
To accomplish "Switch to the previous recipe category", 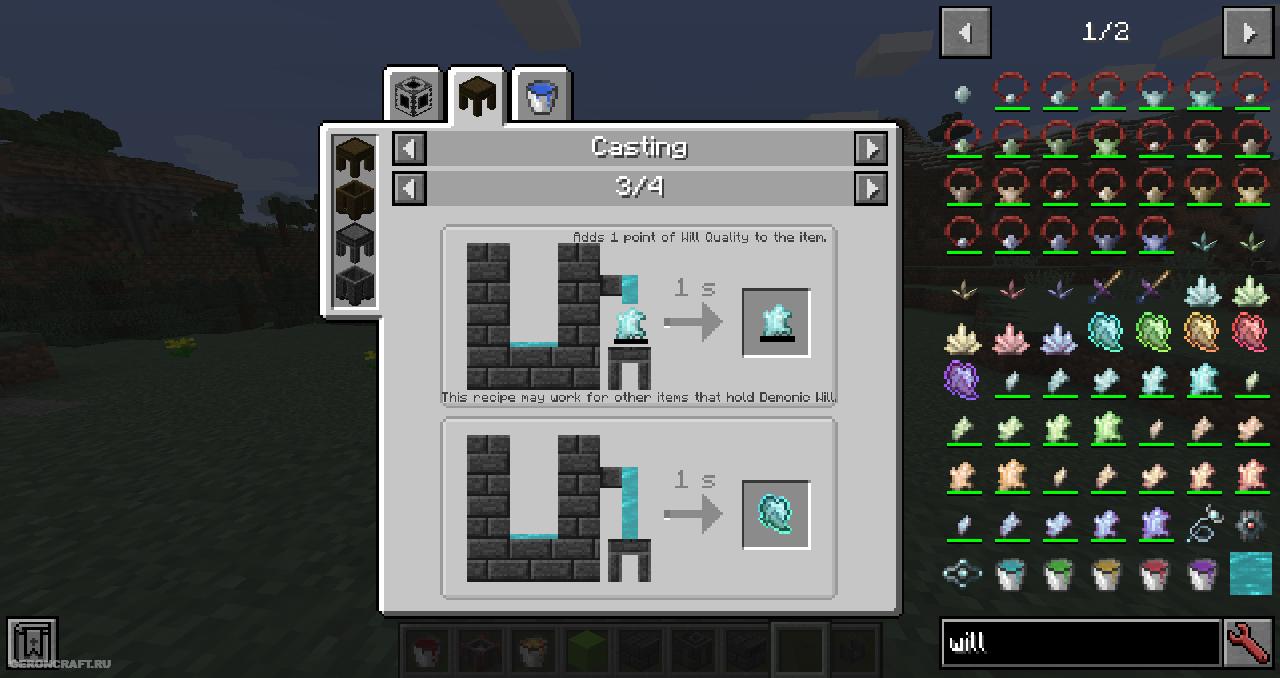I will 409,149.
